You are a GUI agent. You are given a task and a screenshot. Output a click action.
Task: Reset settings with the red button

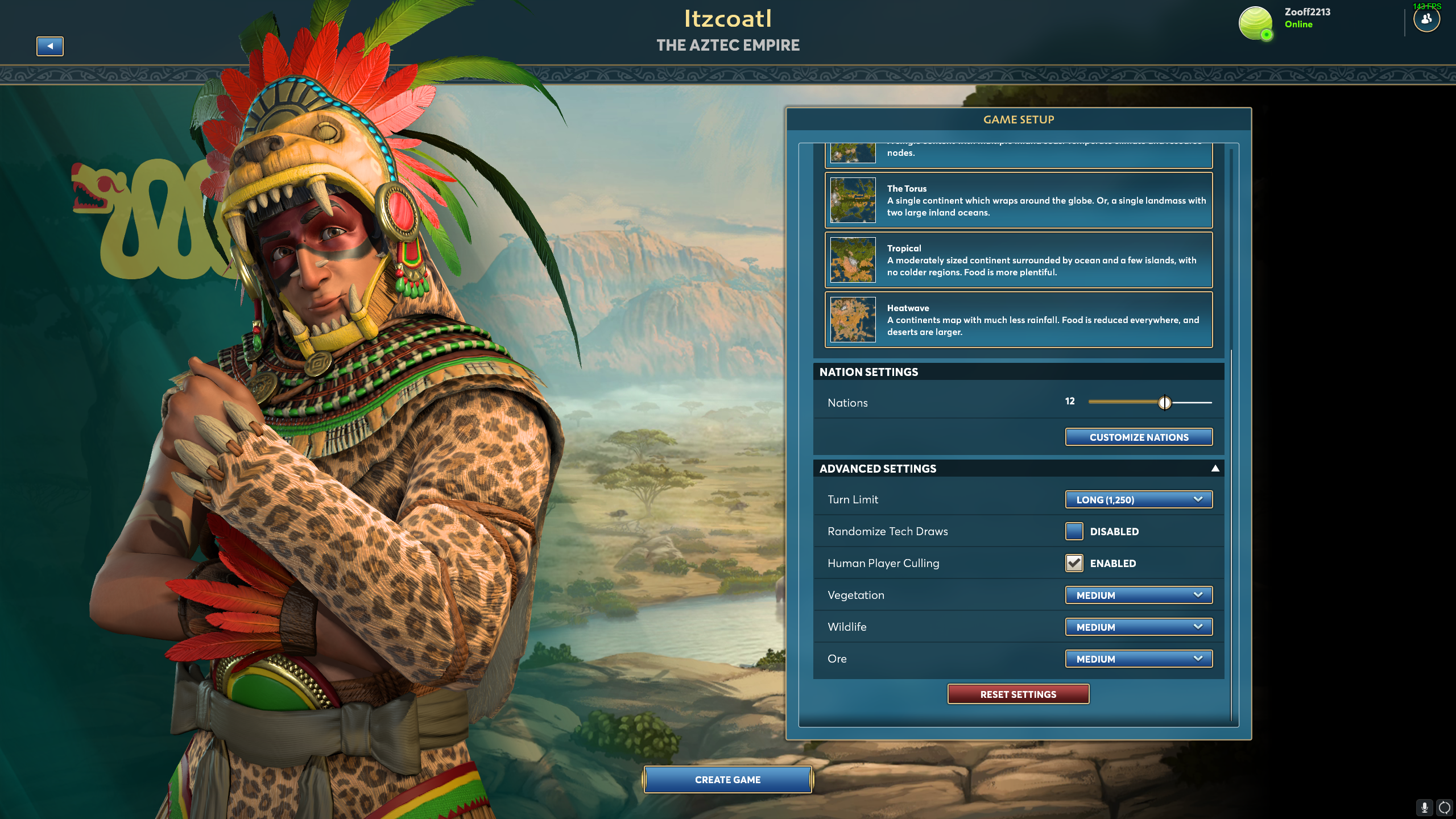tap(1018, 694)
